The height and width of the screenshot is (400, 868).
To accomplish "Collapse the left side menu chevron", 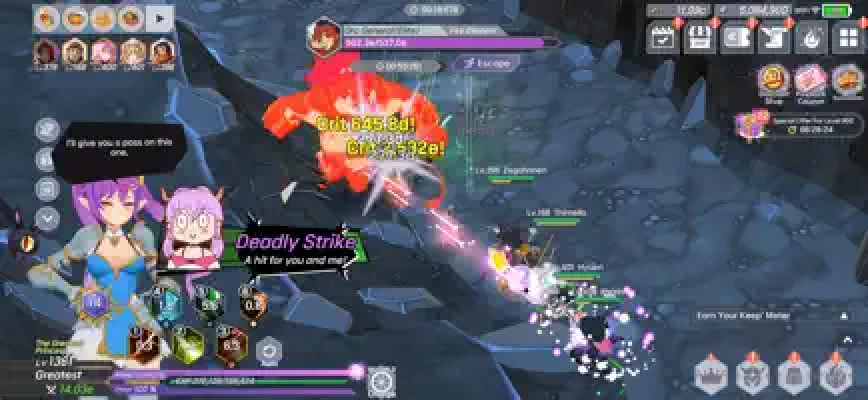I will pos(47,216).
